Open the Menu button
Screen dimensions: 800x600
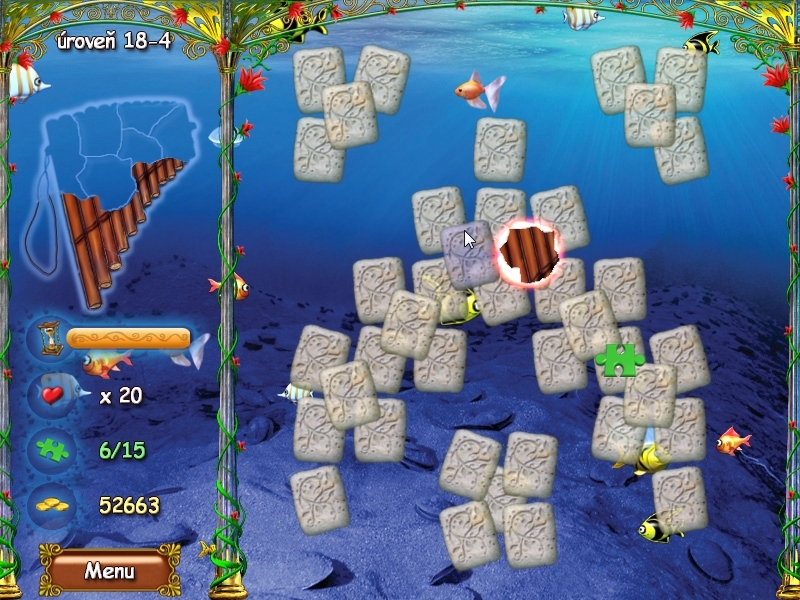point(109,571)
